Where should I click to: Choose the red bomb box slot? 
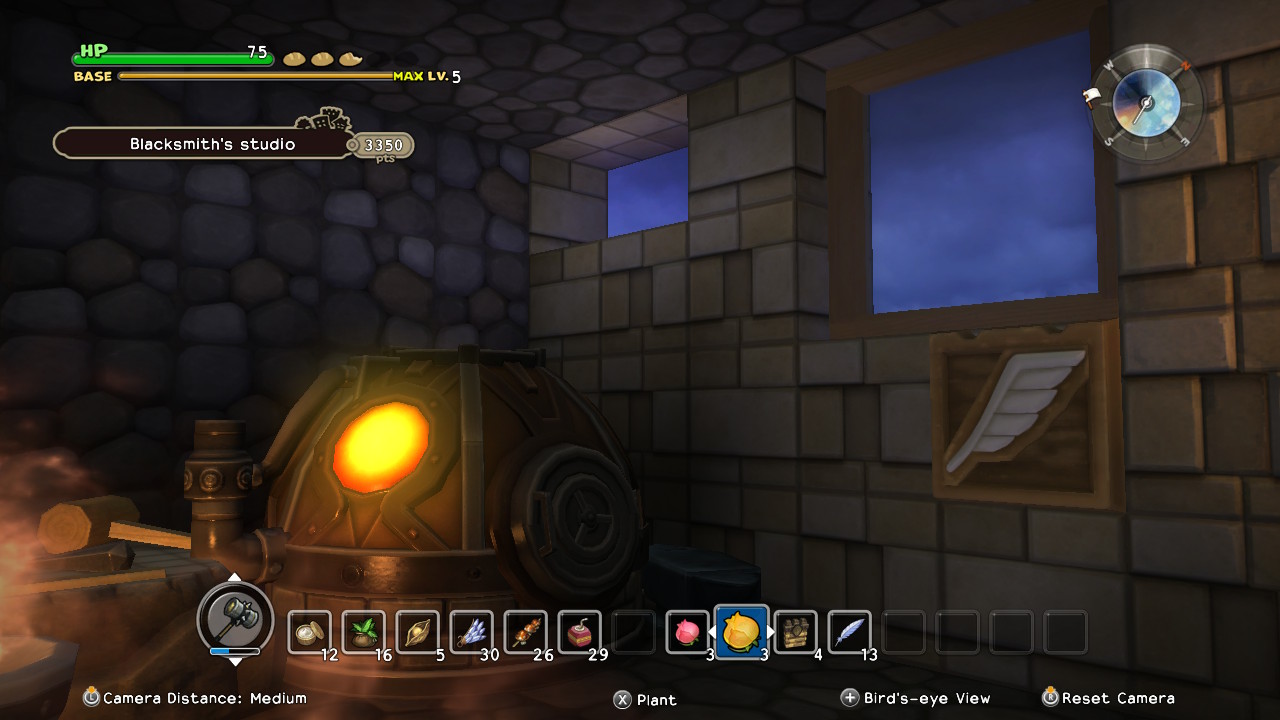[x=580, y=632]
